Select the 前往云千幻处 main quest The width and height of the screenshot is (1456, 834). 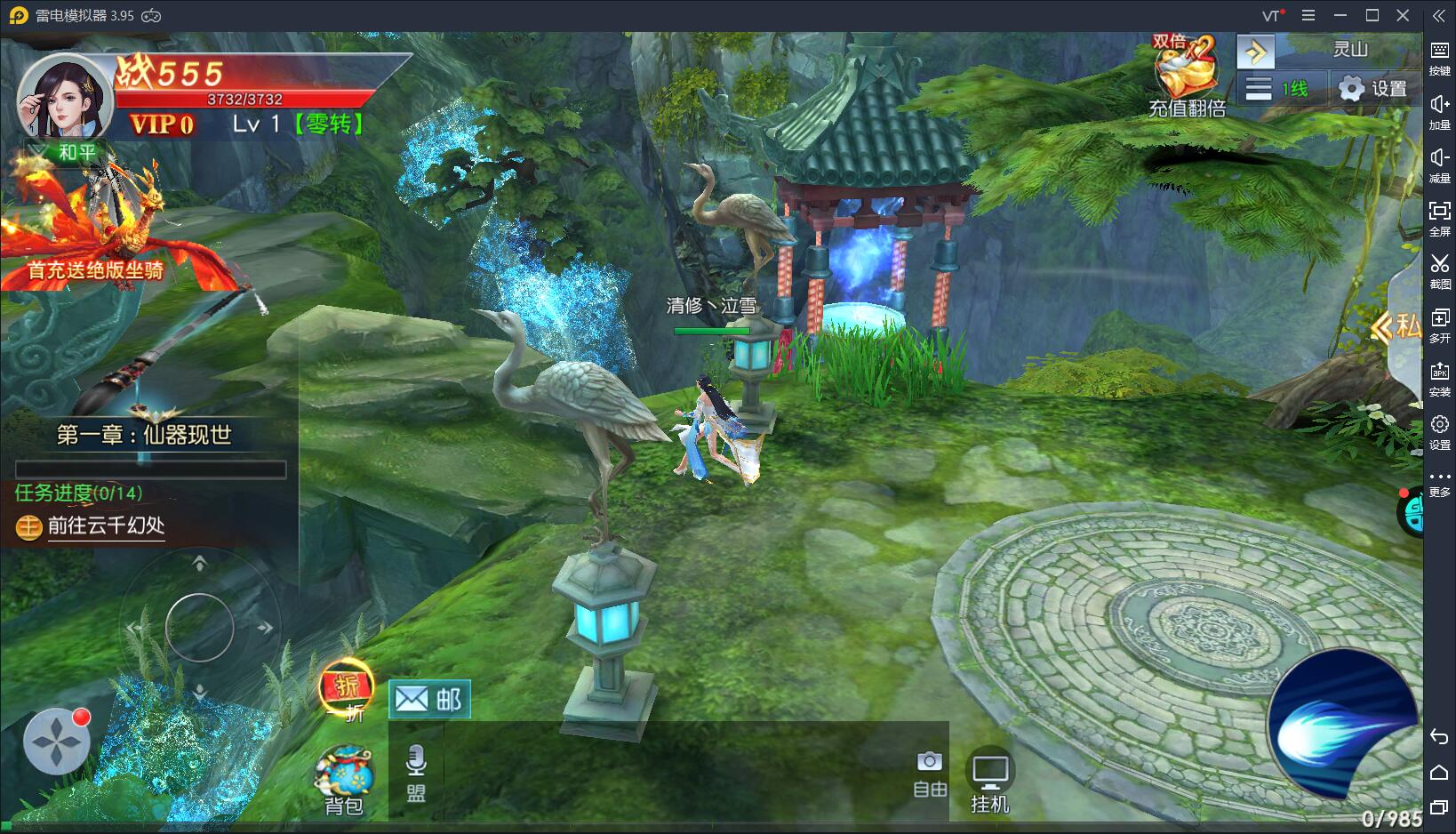[106, 526]
